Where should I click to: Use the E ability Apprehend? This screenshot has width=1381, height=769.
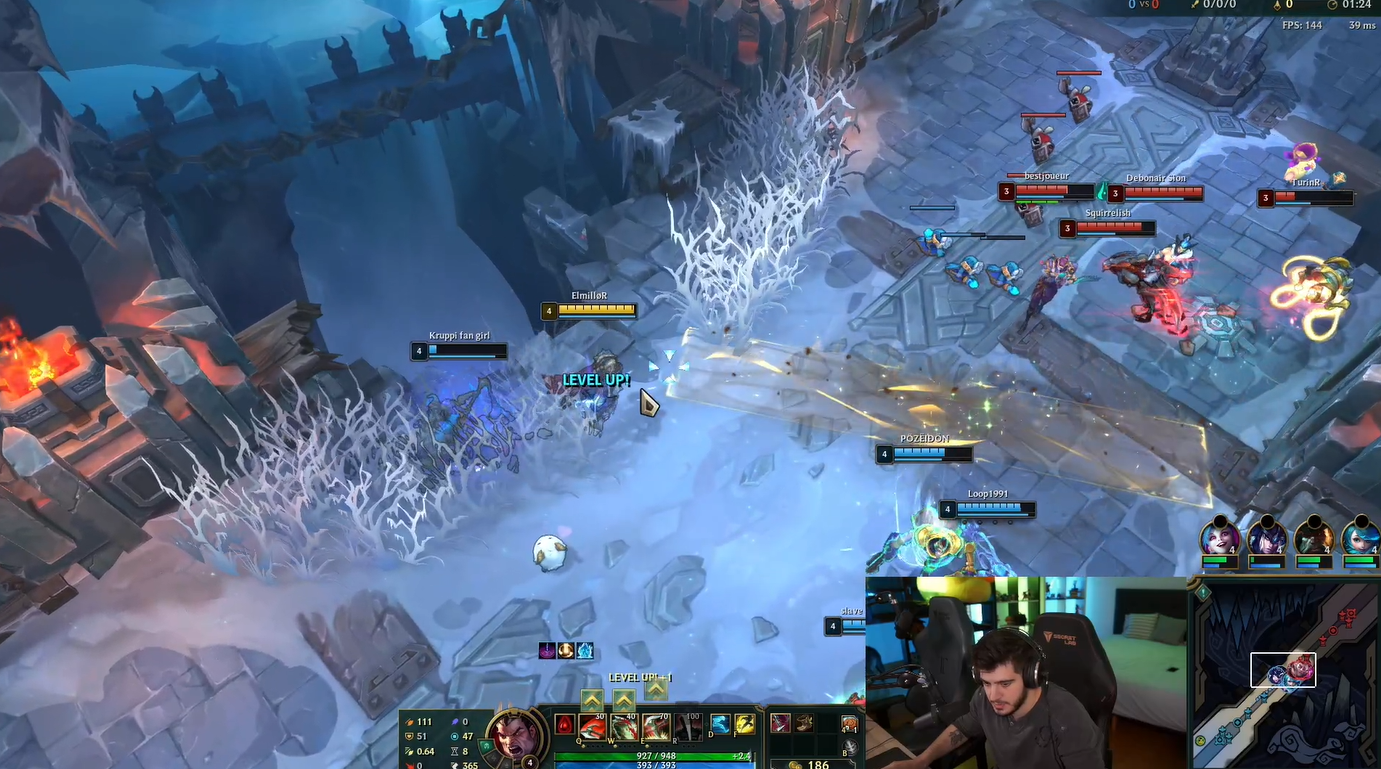(x=656, y=726)
